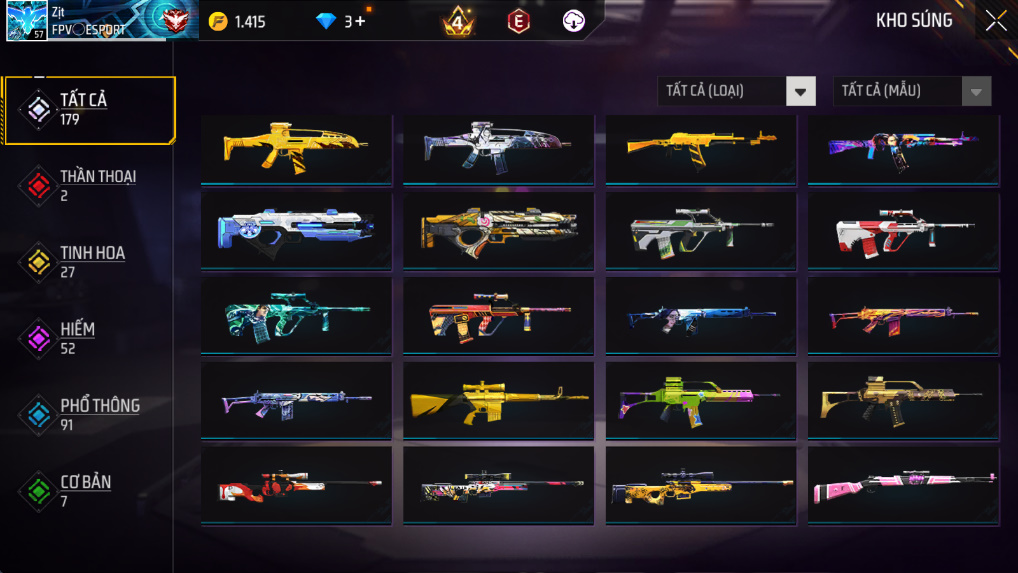Screen dimensions: 1018x573
Task: Choose the pink and white sniper rifle skin
Action: click(x=903, y=485)
